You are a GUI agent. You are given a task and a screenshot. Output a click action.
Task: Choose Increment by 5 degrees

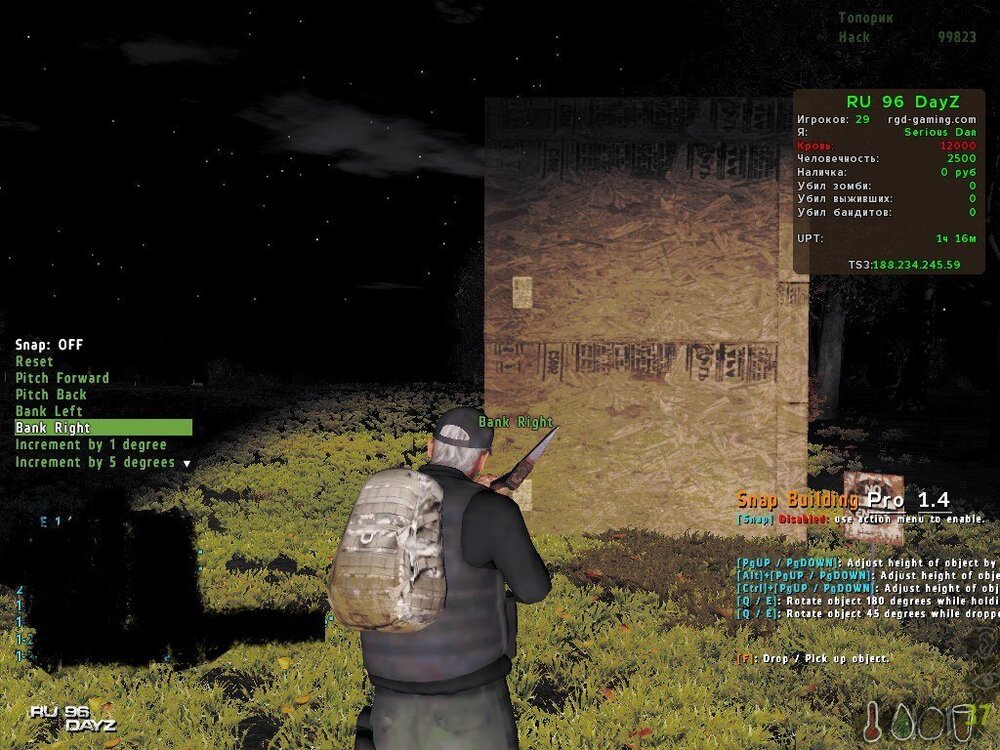point(95,462)
